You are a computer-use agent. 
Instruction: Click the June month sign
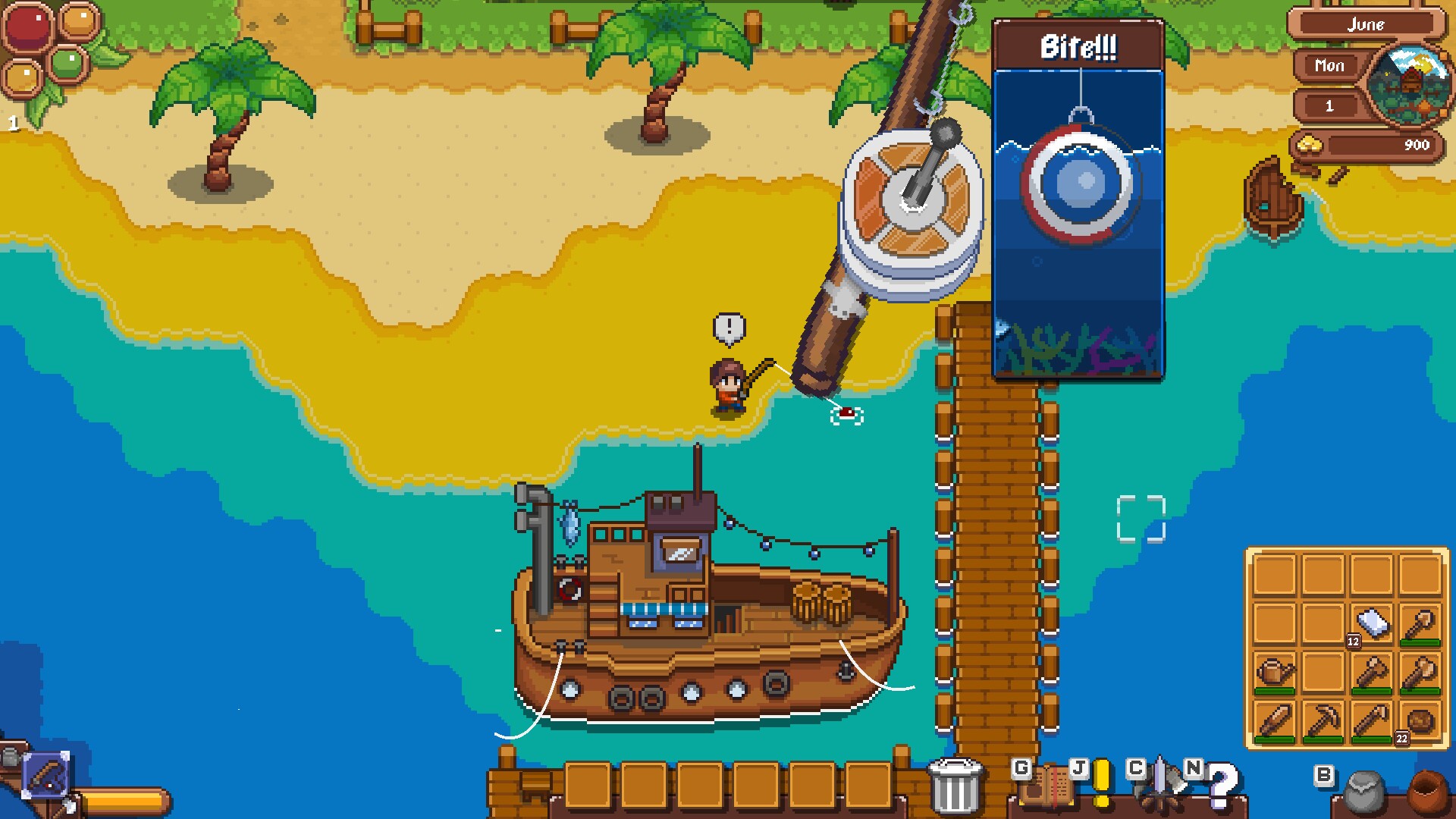coord(1367,26)
